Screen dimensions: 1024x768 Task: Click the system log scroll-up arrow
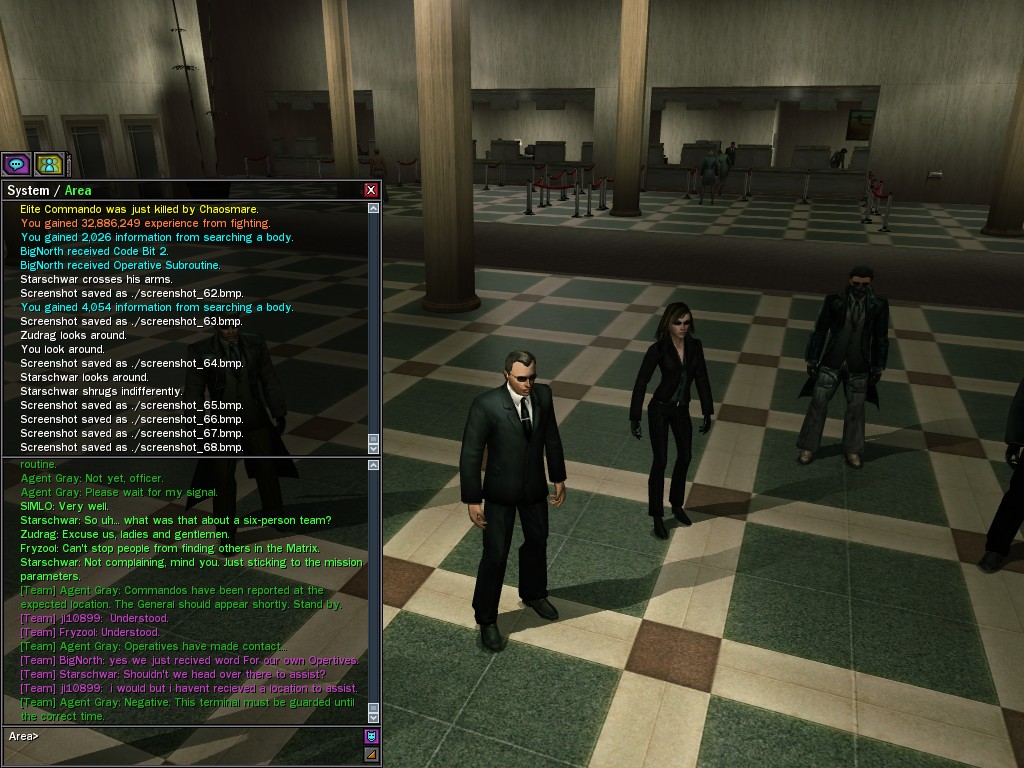[374, 209]
